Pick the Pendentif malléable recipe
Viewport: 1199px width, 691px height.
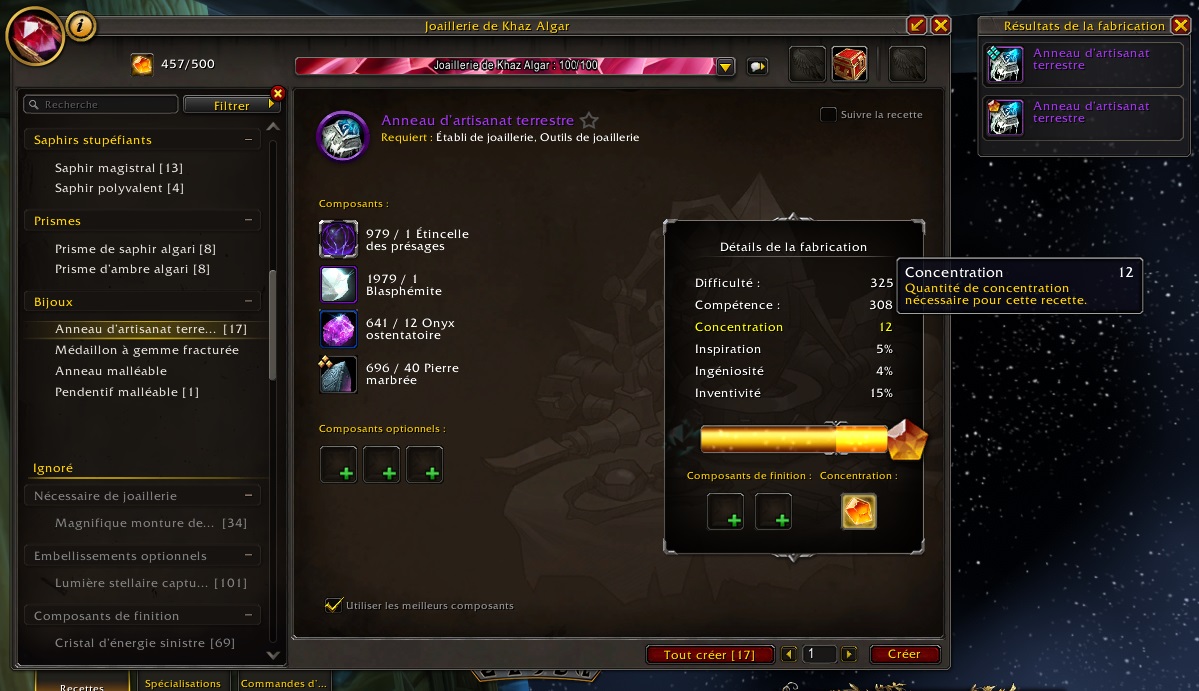[126, 392]
